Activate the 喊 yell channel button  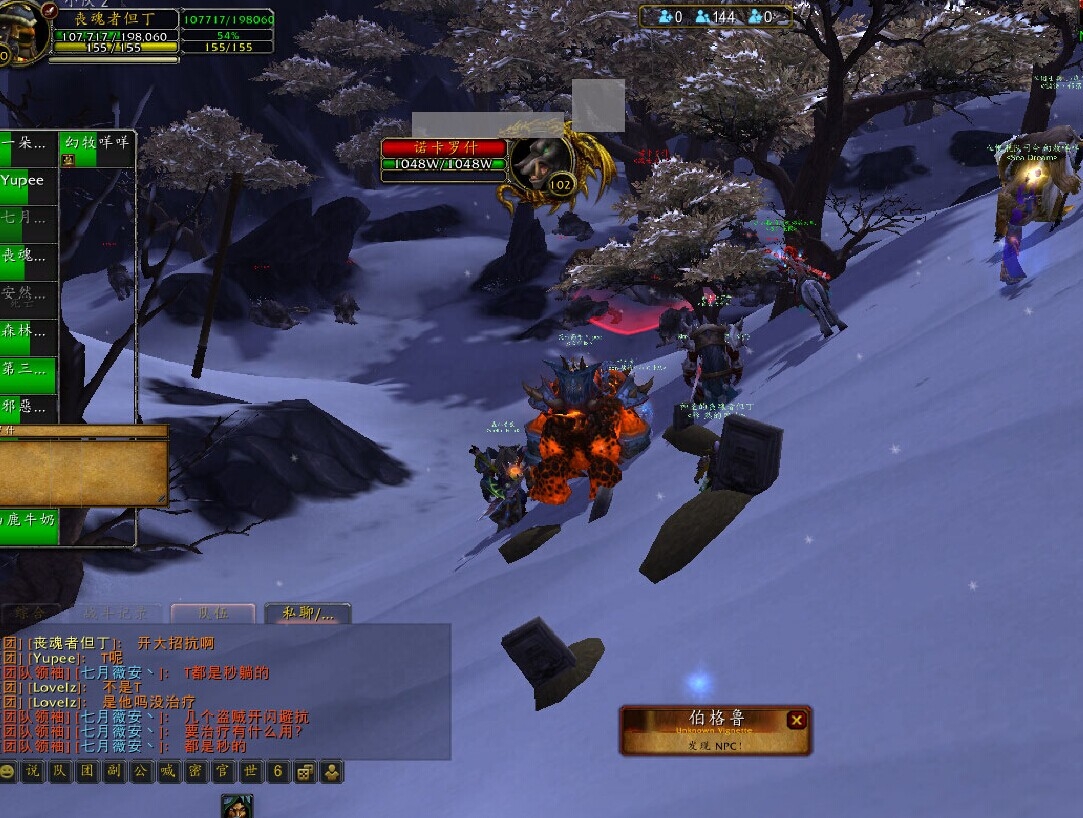[x=168, y=772]
